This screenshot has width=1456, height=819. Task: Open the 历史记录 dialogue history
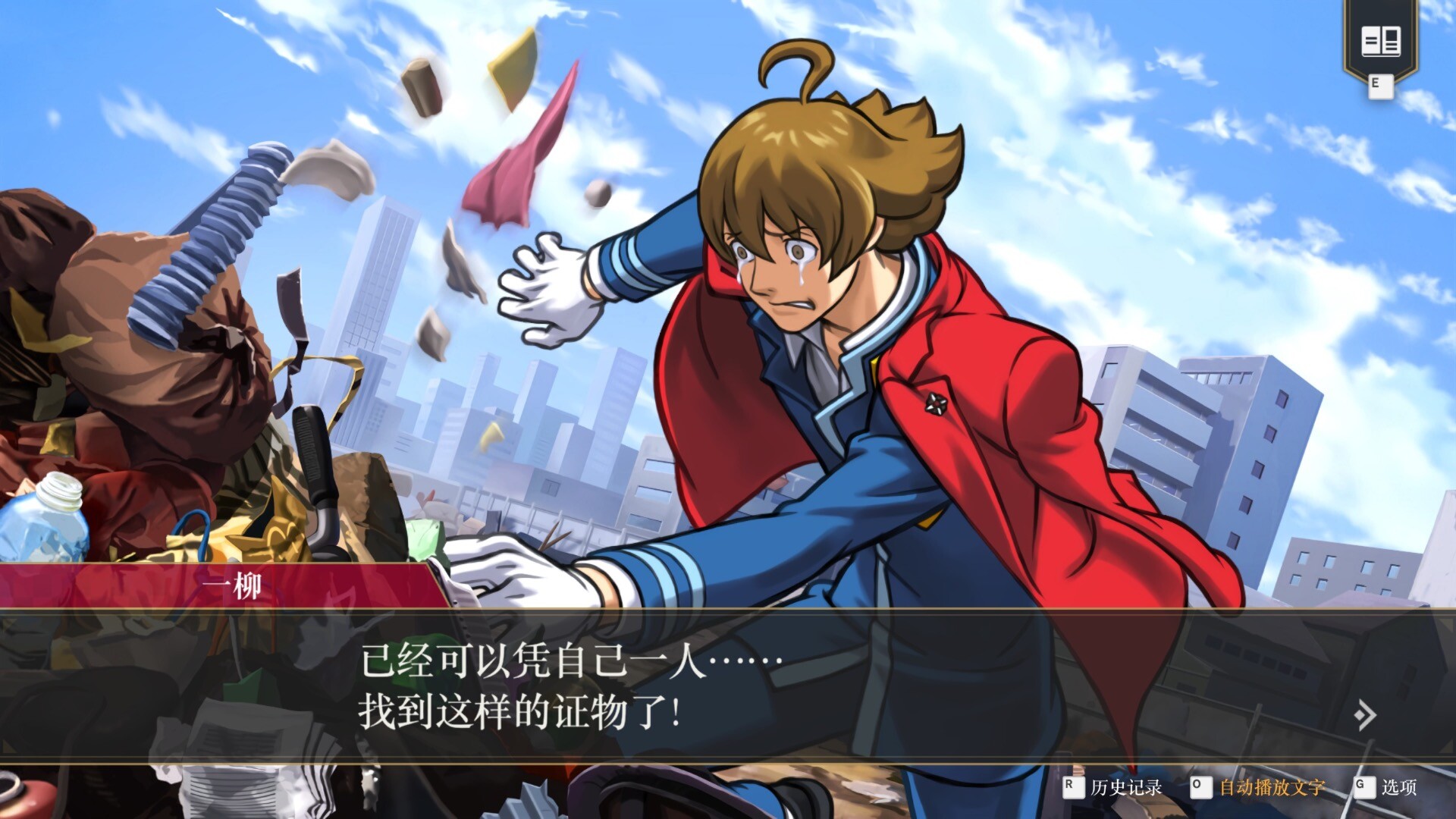[x=1125, y=787]
